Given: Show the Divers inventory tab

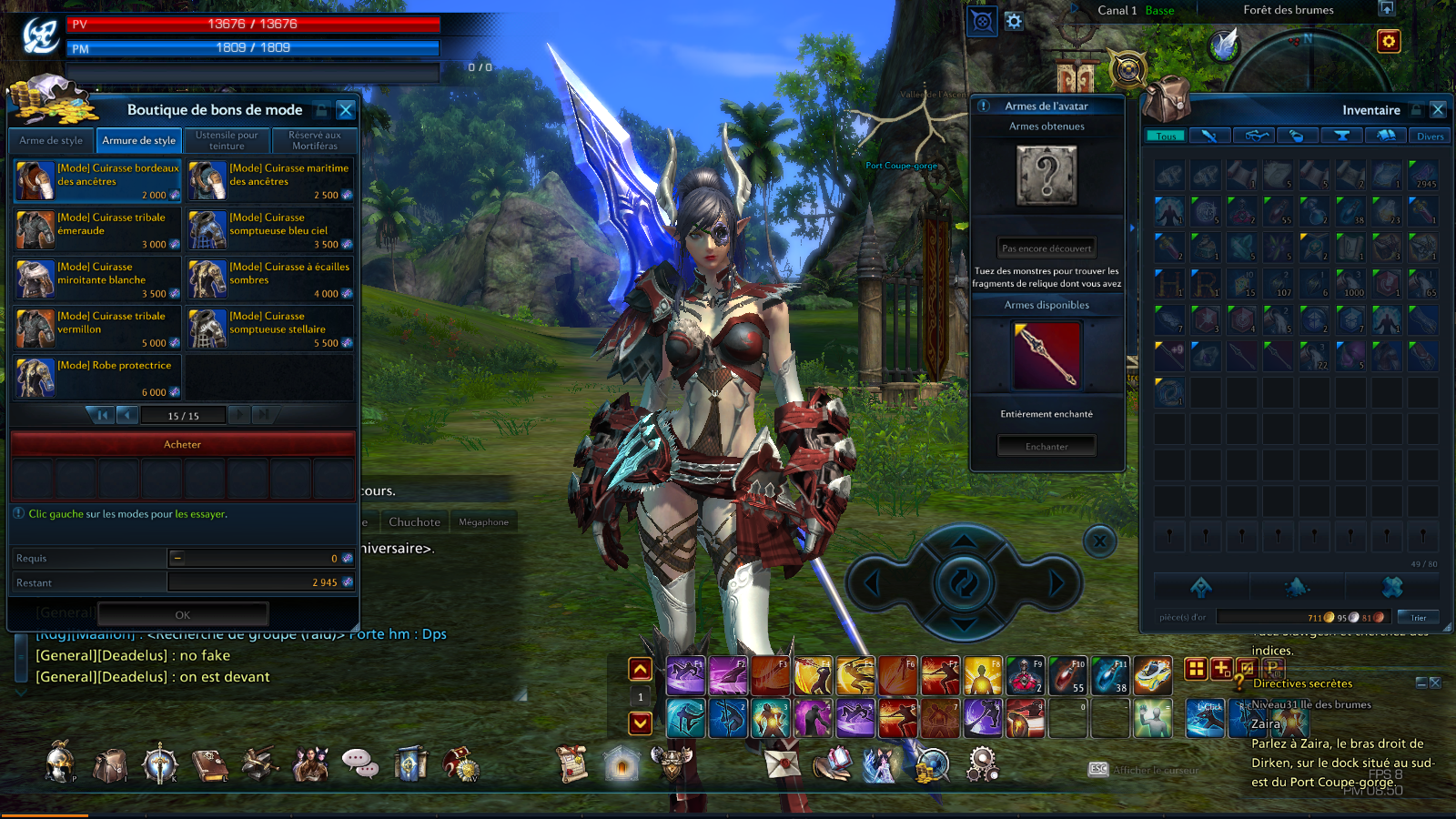Looking at the screenshot, I should (x=1430, y=136).
